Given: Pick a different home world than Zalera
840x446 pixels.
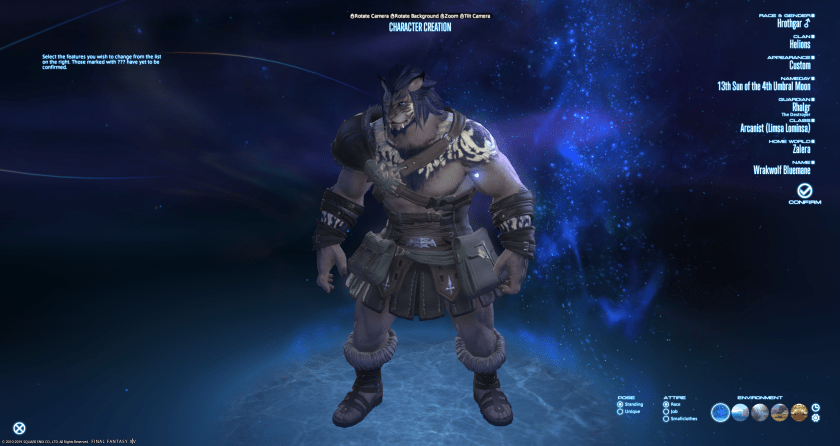Looking at the screenshot, I should [x=801, y=150].
